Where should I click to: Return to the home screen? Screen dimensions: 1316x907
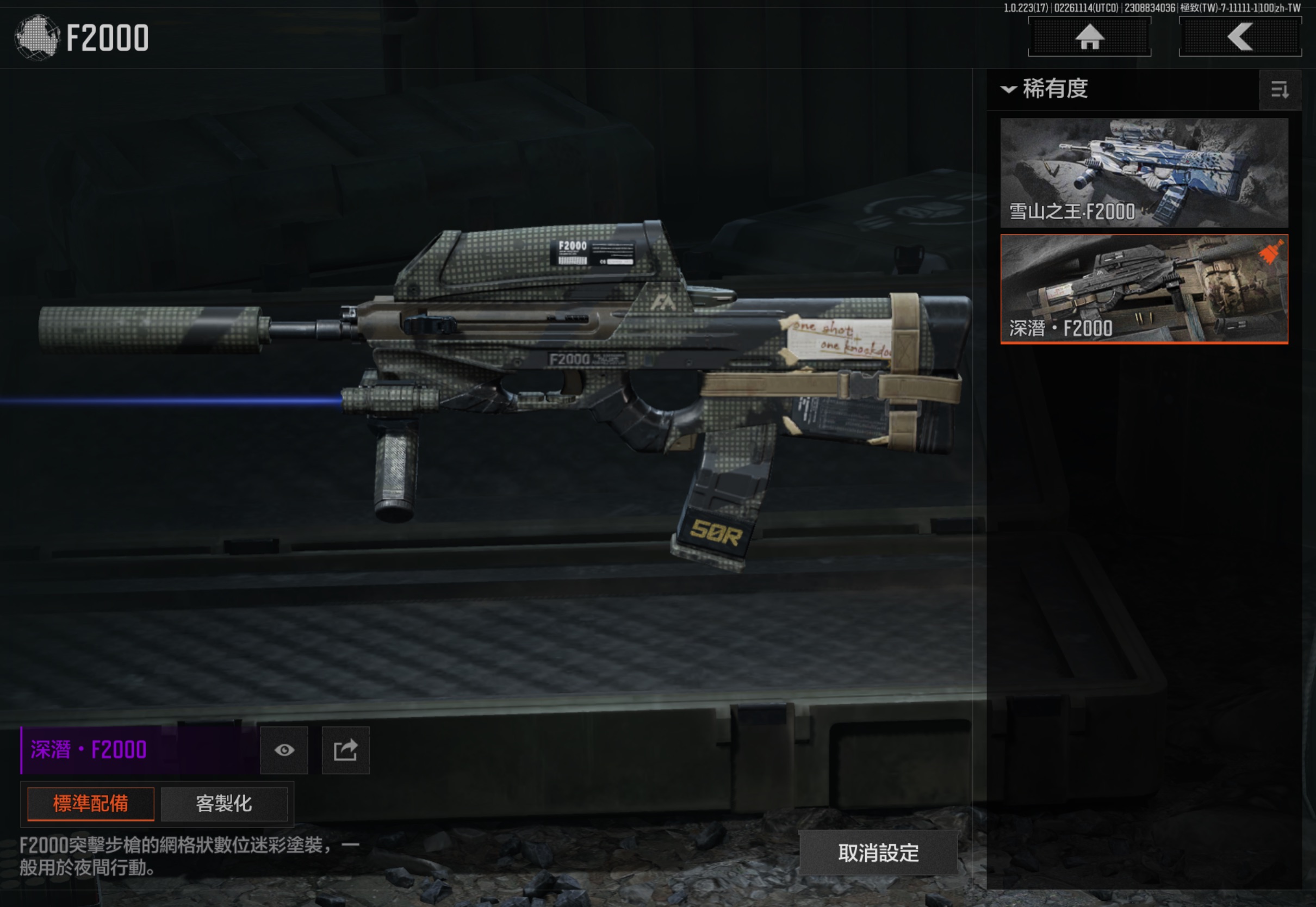[x=1089, y=38]
